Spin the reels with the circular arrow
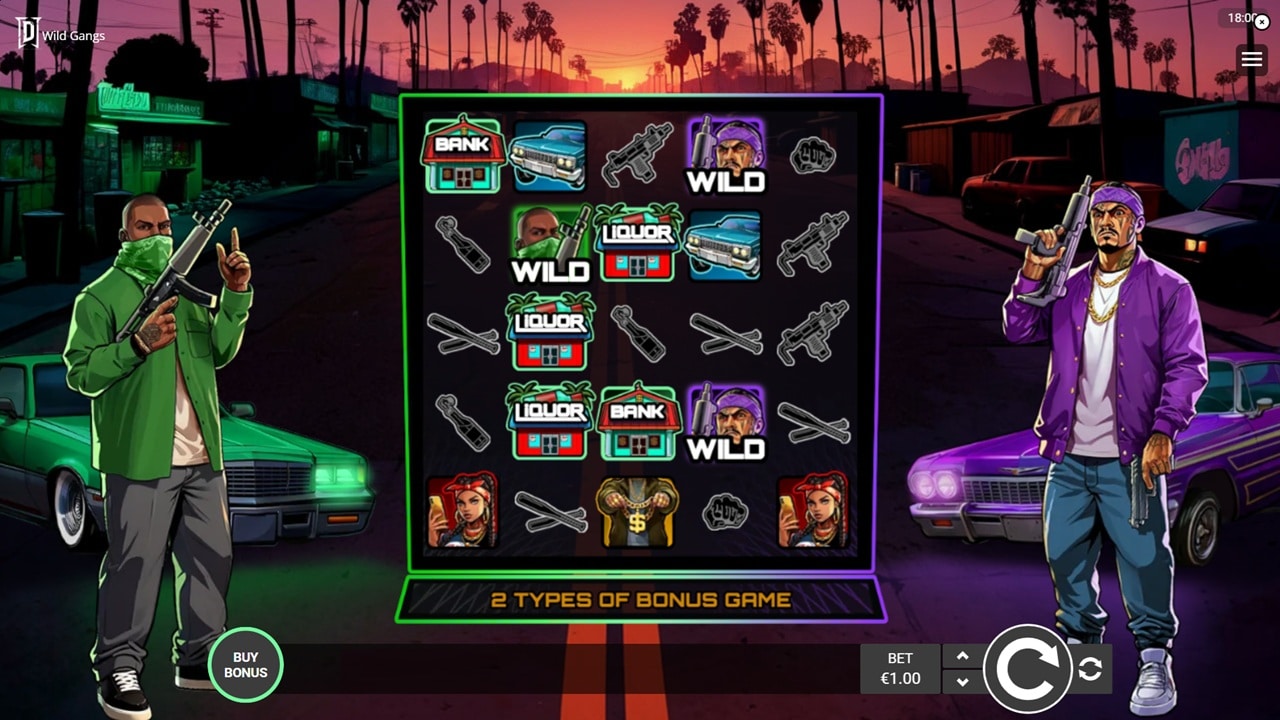 pyautogui.click(x=1027, y=669)
